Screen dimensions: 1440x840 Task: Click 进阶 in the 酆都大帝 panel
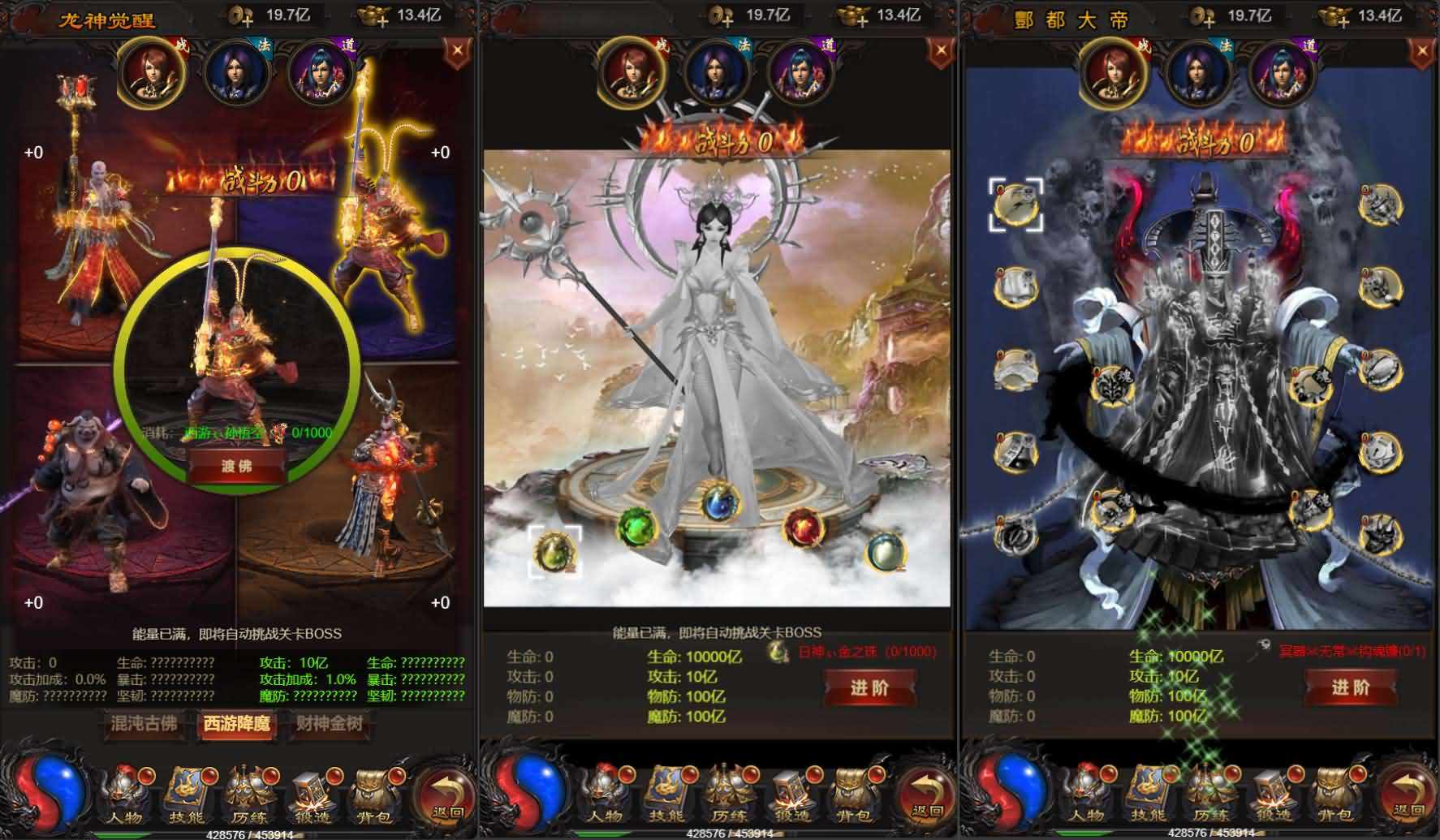(1350, 688)
